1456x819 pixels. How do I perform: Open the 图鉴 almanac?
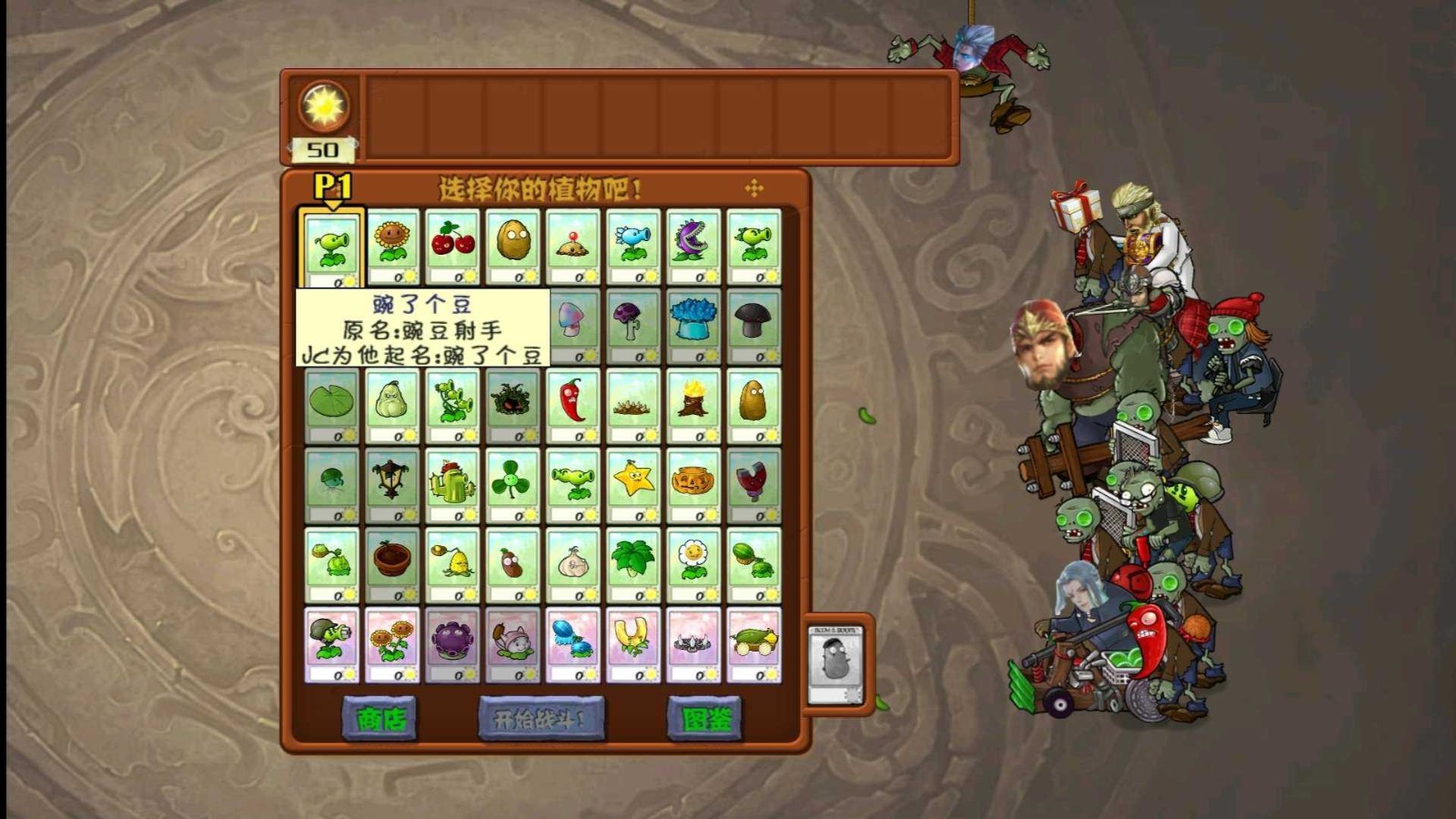[x=705, y=719]
